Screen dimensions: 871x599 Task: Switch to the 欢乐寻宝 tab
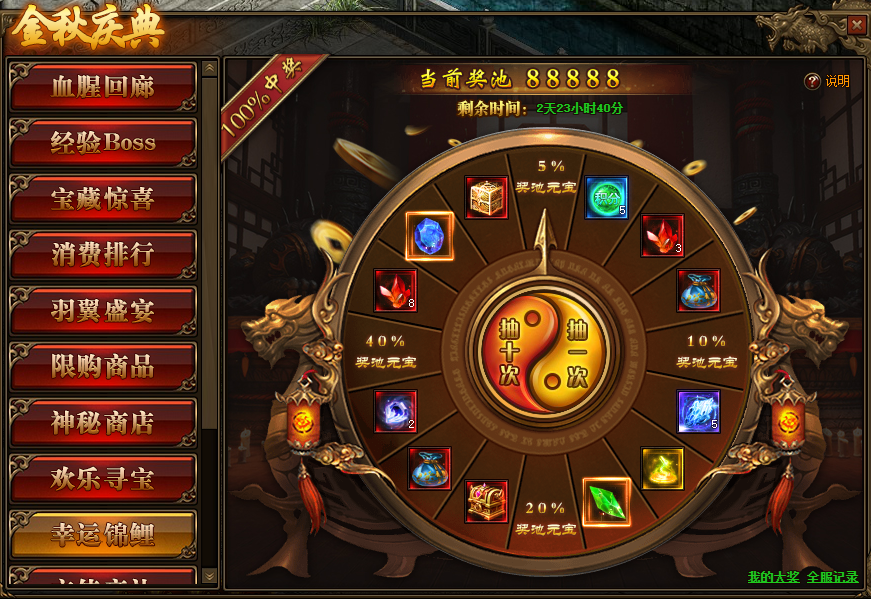click(x=102, y=479)
